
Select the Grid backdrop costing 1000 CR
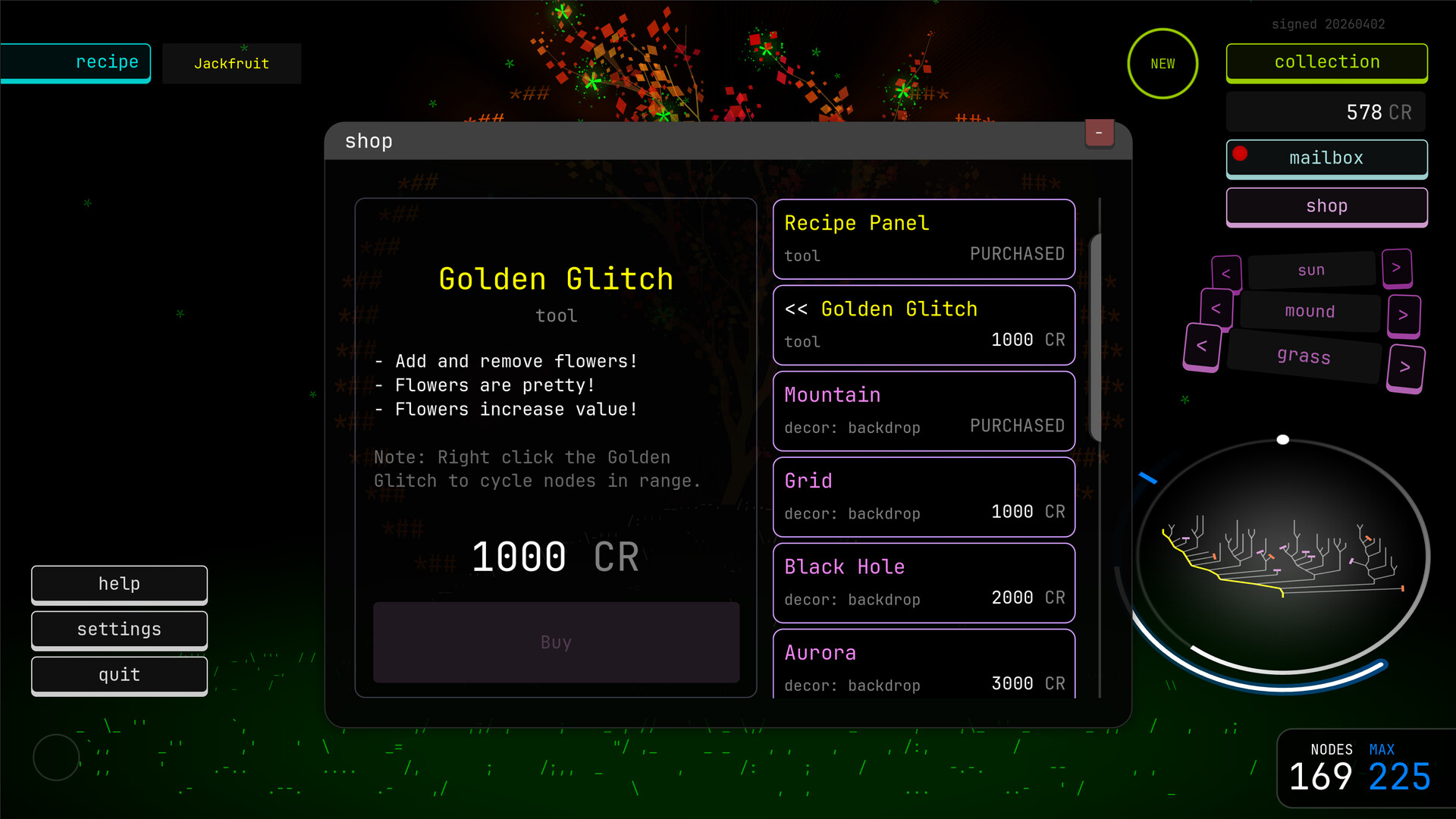[924, 497]
